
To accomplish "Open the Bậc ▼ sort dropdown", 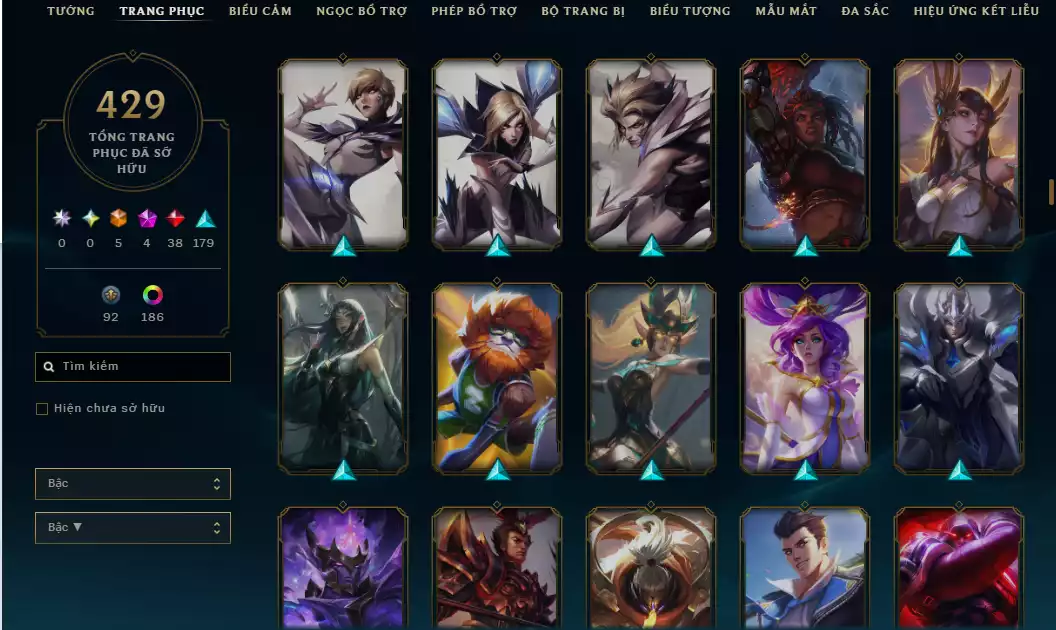I will 133,528.
